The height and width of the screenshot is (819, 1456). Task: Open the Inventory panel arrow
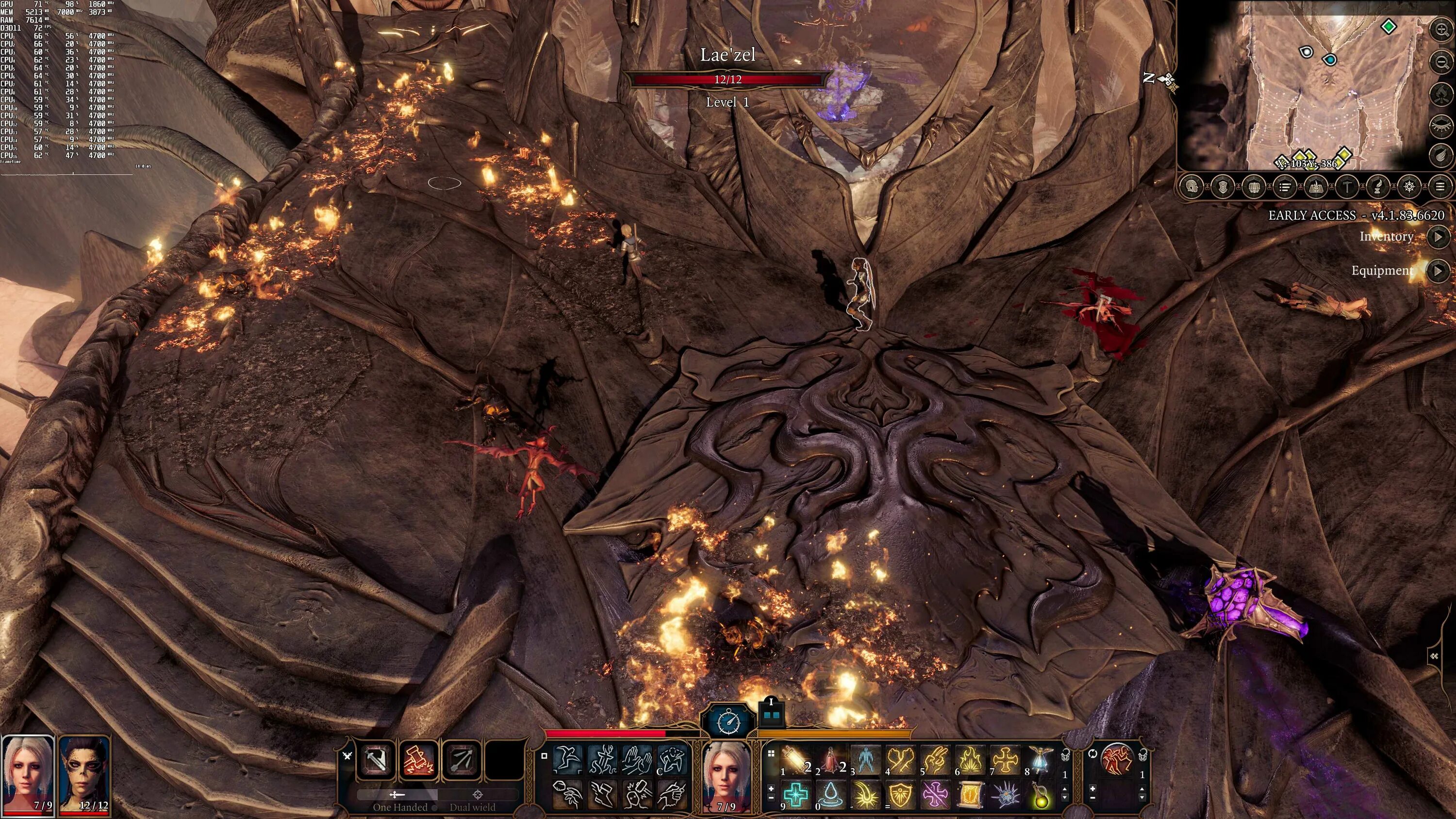point(1438,237)
